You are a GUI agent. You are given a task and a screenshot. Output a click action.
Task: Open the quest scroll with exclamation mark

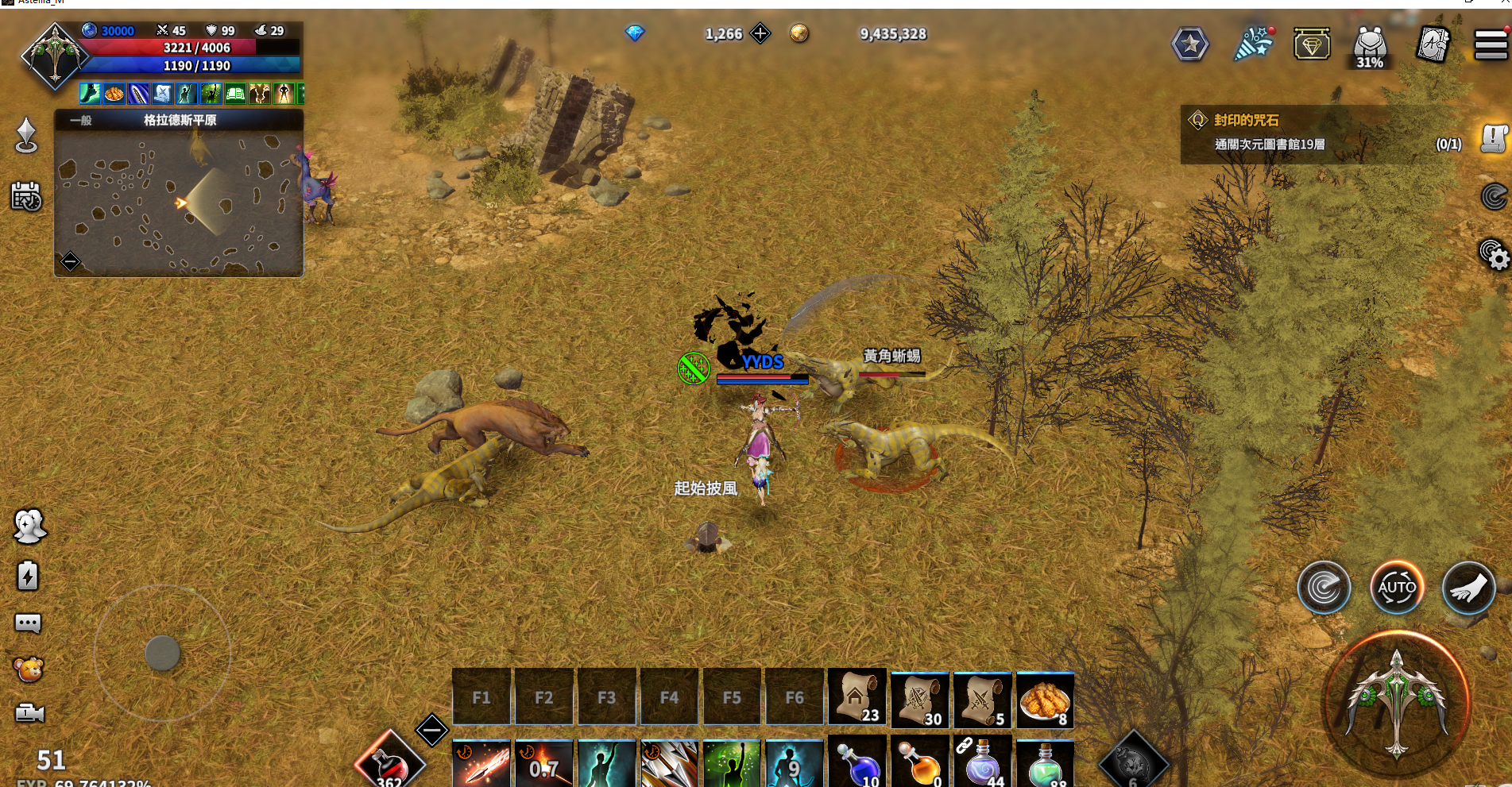tap(1494, 139)
